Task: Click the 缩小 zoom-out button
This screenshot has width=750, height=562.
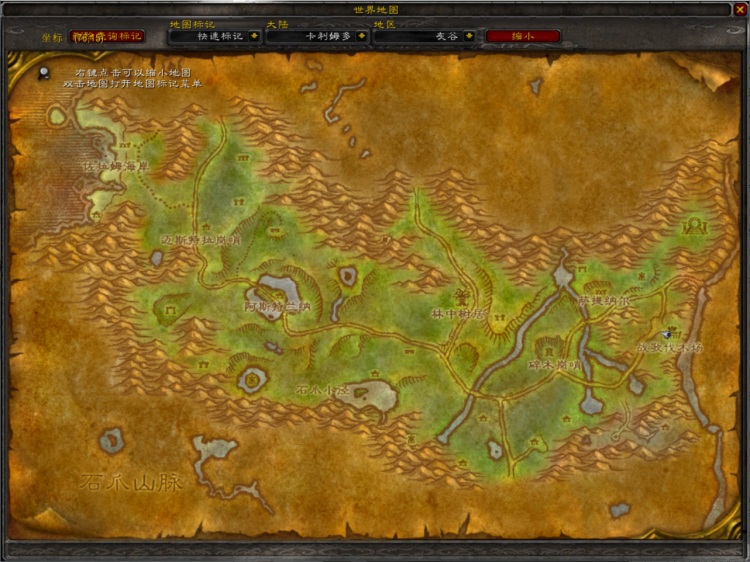Action: click(522, 36)
